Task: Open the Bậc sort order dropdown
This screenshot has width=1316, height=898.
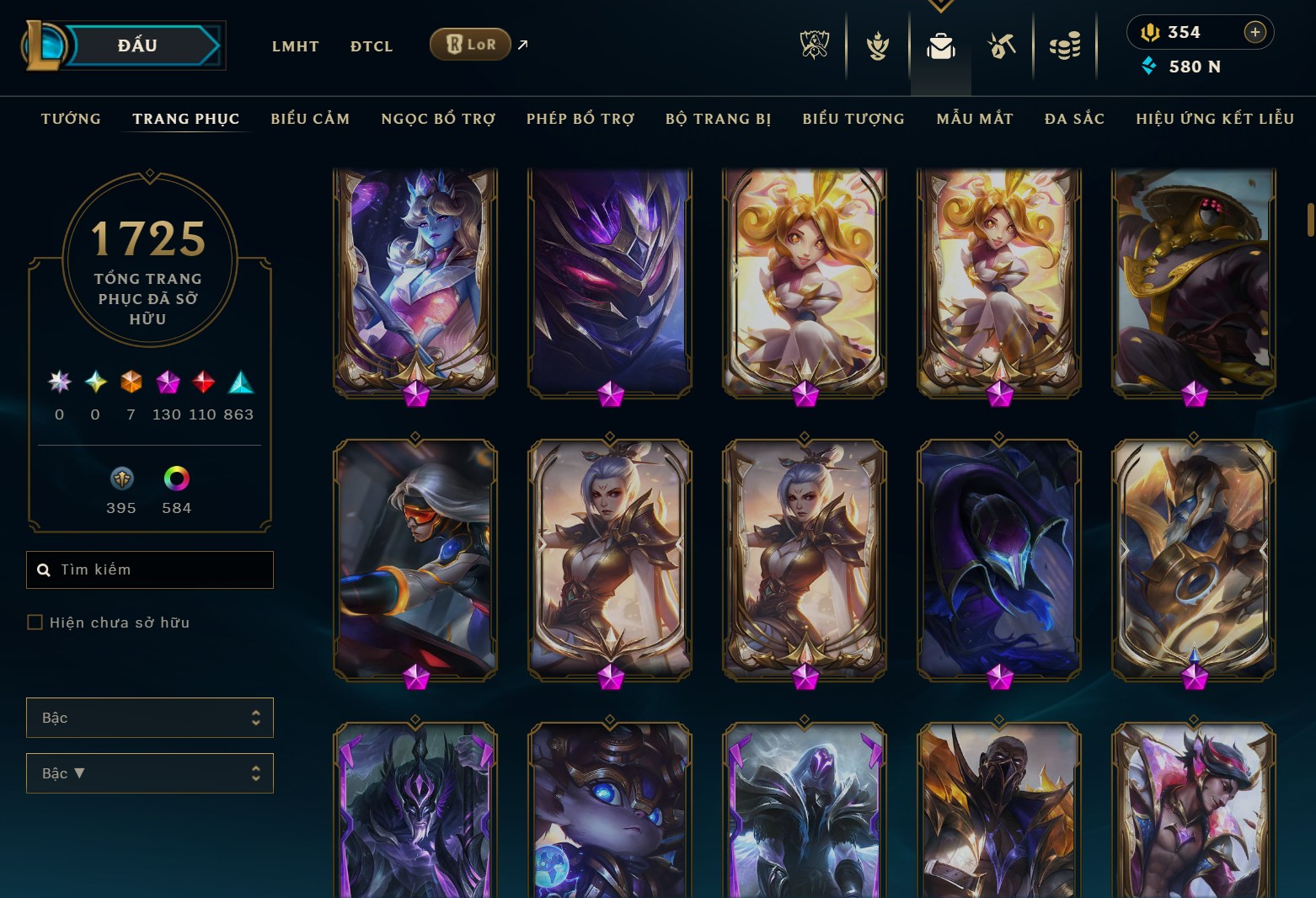Action: click(x=149, y=773)
